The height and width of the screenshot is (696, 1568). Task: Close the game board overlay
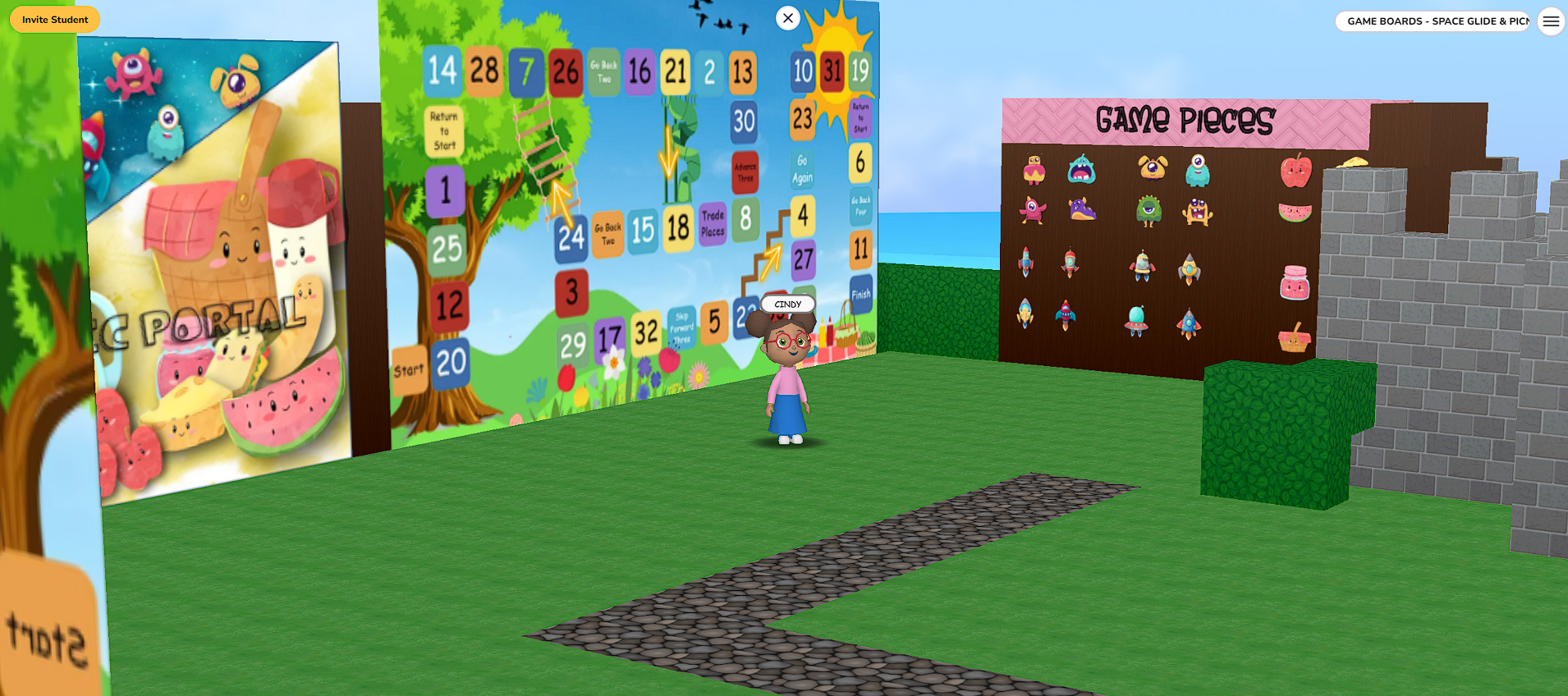pos(787,17)
